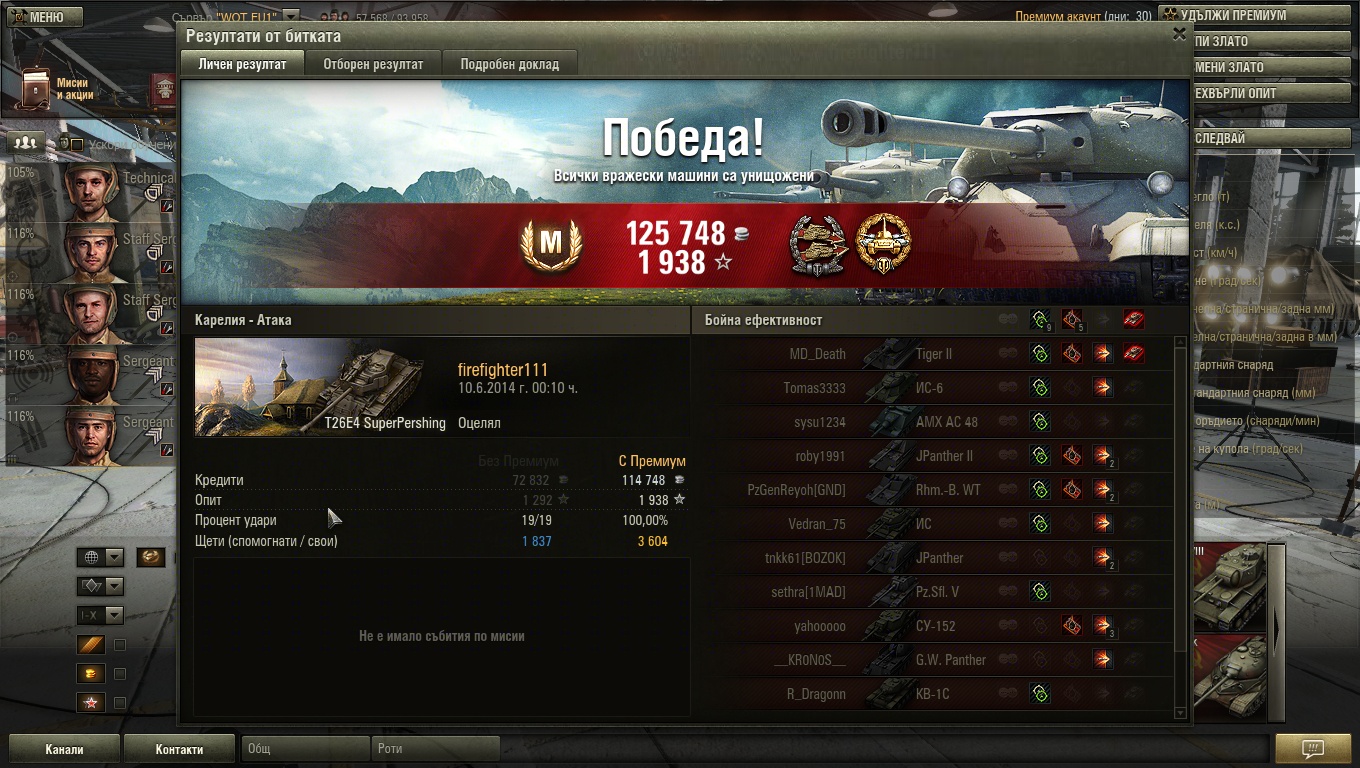Viewport: 1360px width, 768px height.
Task: Switch to the Отборен резултат tab
Action: pos(373,64)
